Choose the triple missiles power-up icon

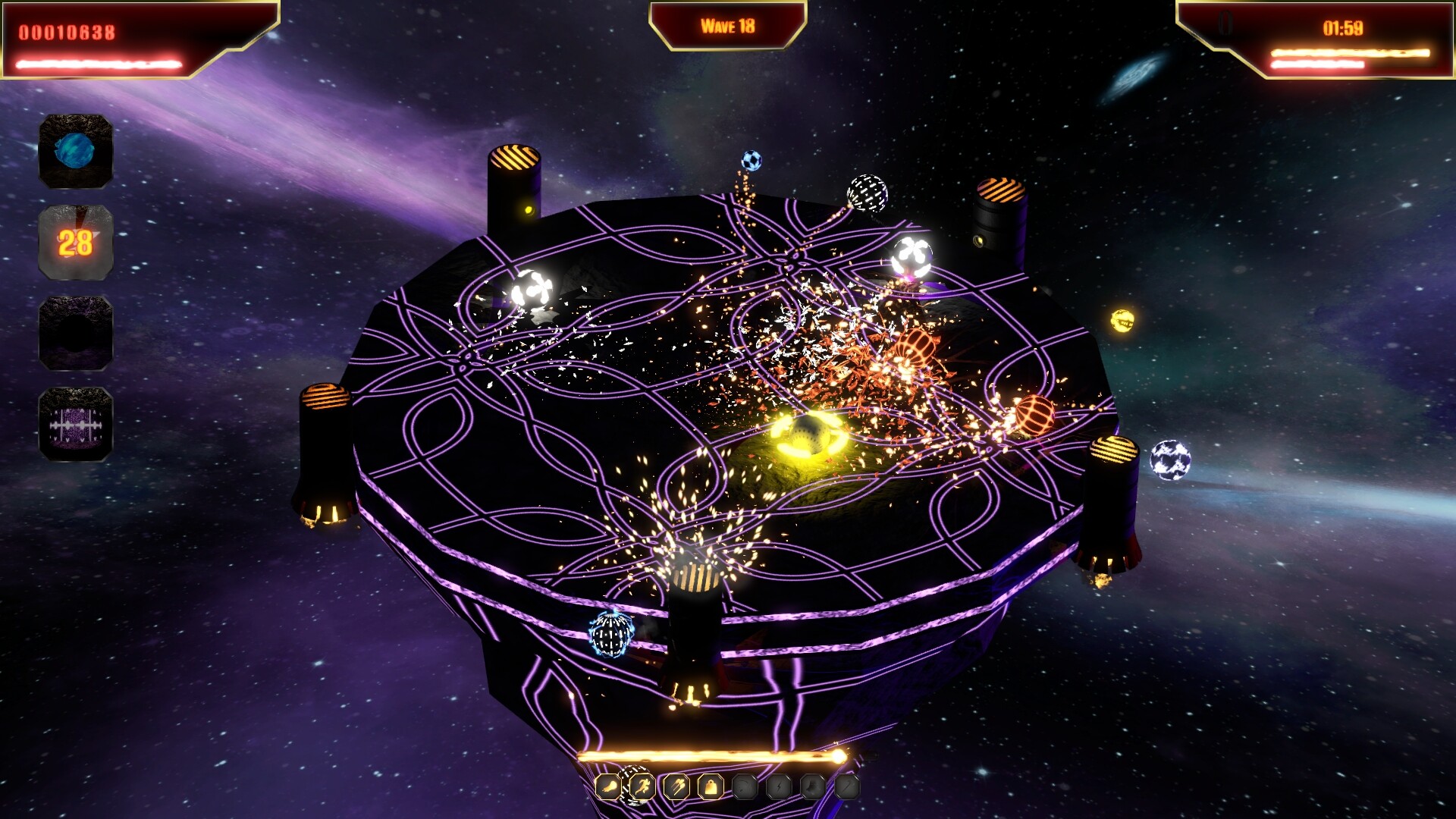click(x=676, y=787)
